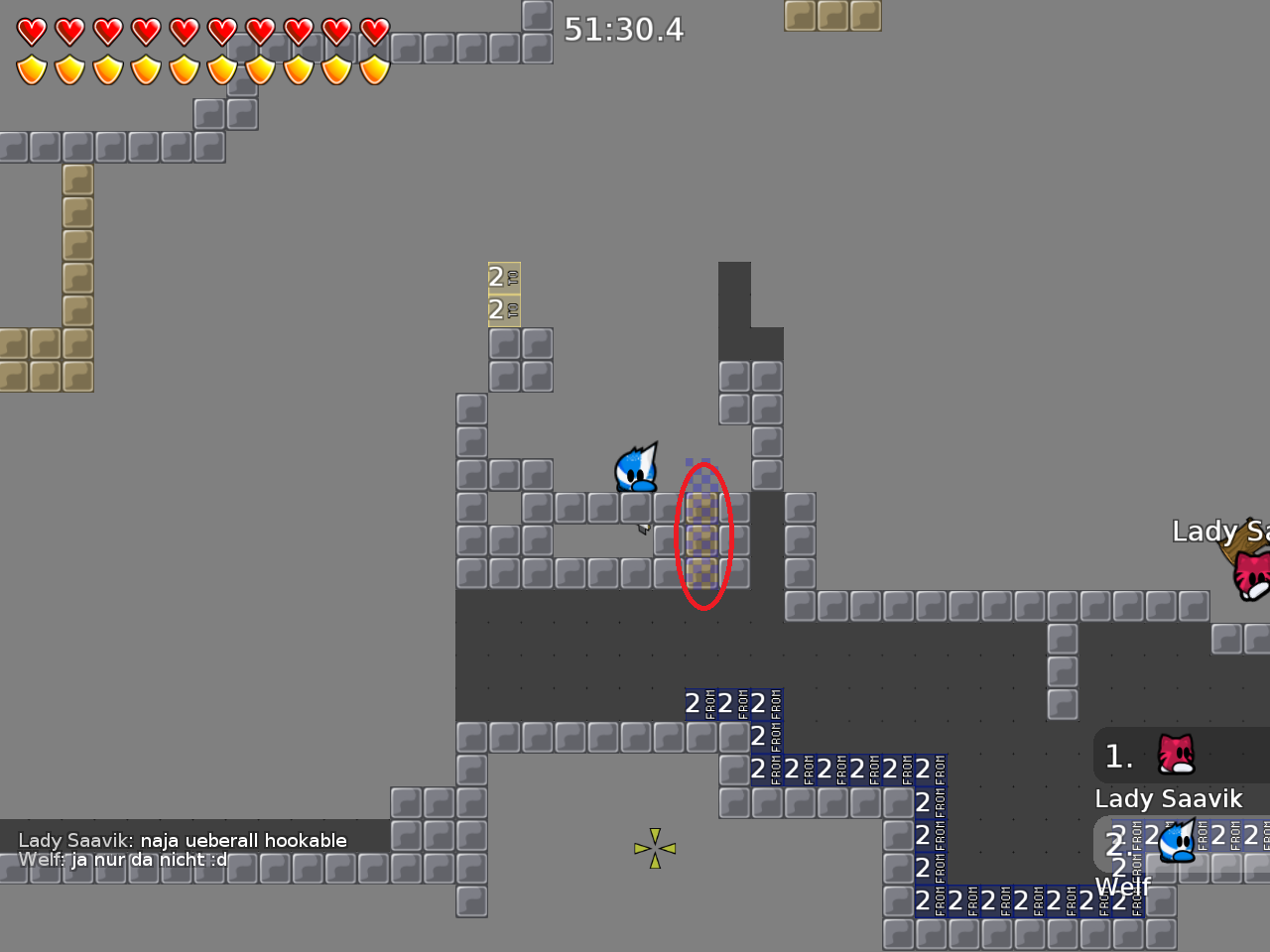
Task: Click the yellow shuriken pickup near bottom center
Action: pyautogui.click(x=654, y=848)
